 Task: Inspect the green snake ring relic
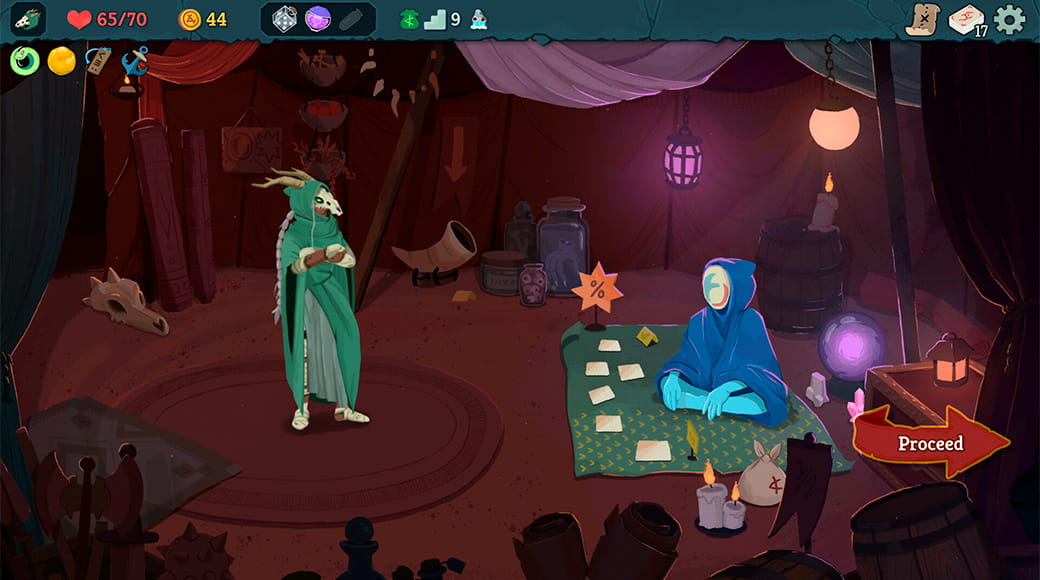pyautogui.click(x=25, y=61)
